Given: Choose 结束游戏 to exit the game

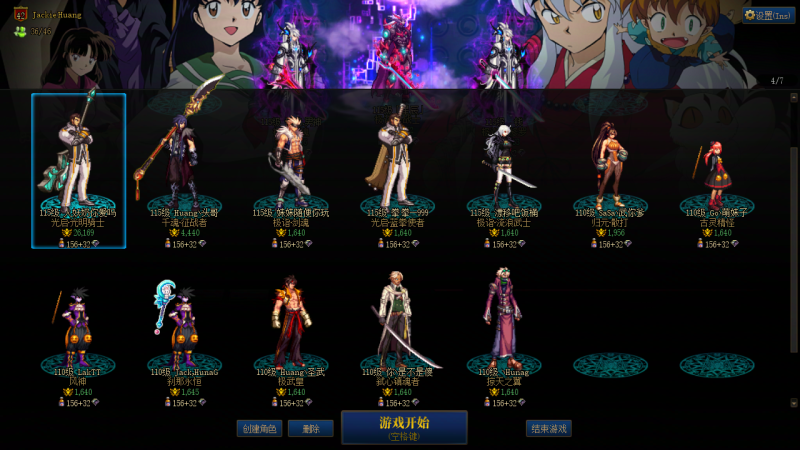Looking at the screenshot, I should click(549, 428).
